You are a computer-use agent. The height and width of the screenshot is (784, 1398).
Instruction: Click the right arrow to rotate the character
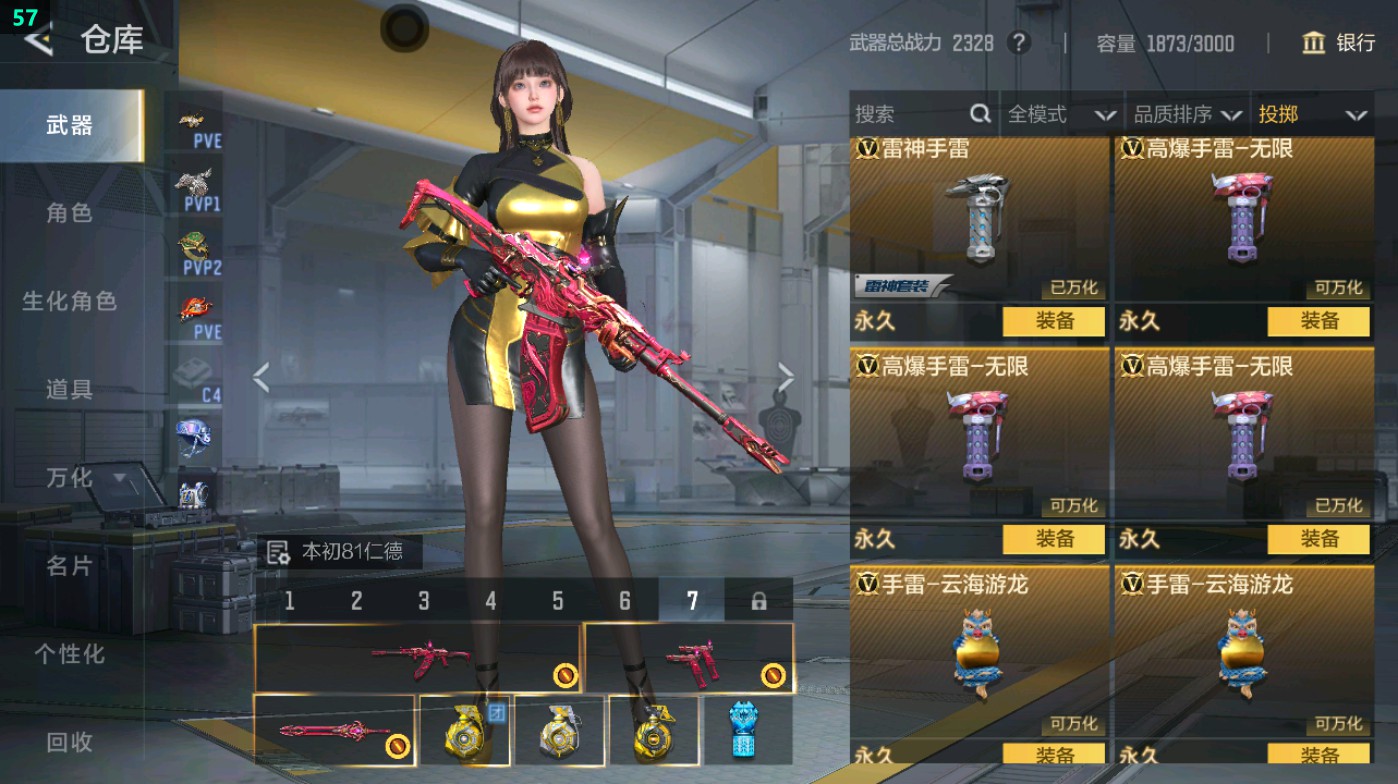786,375
